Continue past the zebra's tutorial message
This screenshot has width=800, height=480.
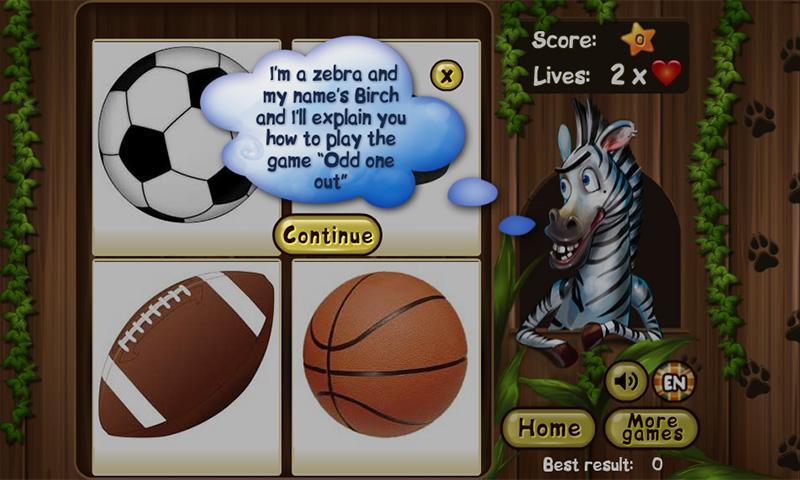click(x=327, y=236)
